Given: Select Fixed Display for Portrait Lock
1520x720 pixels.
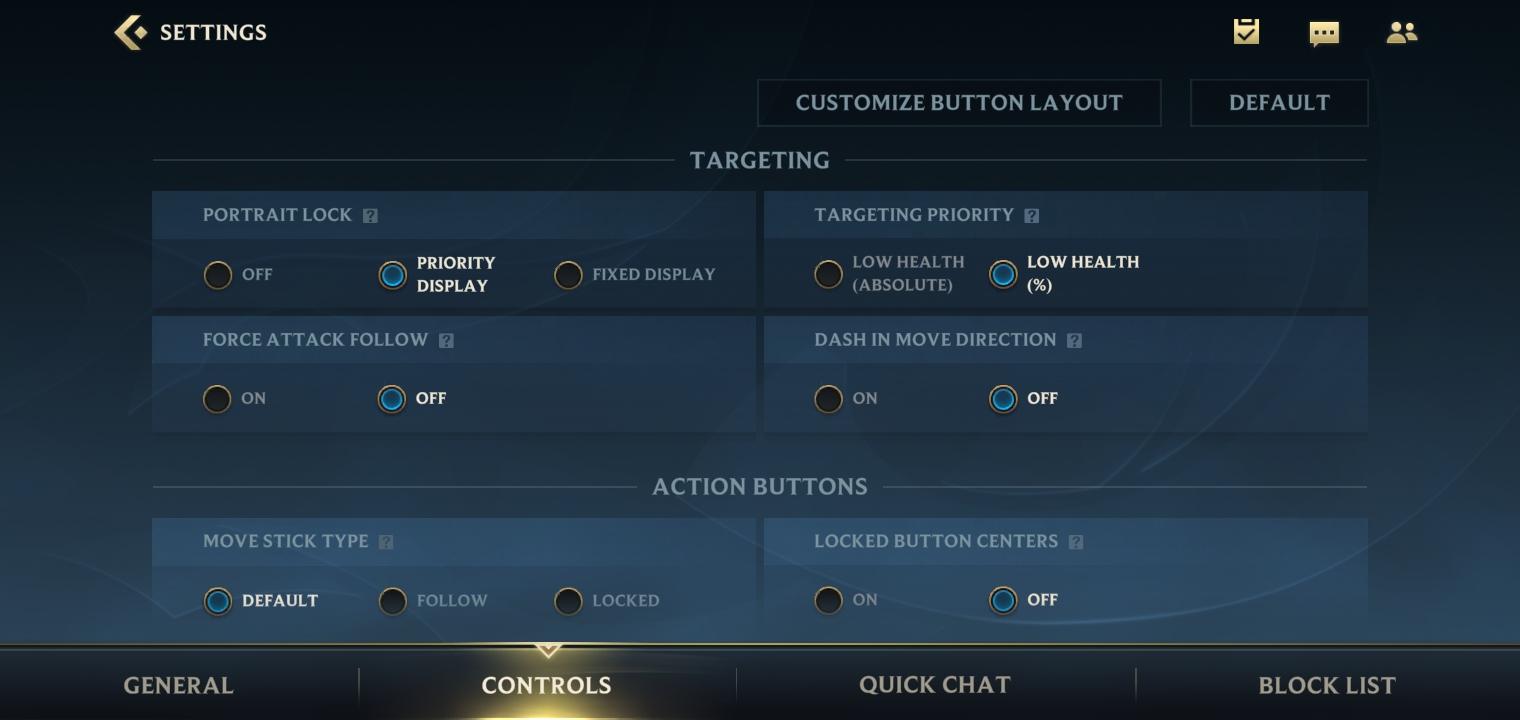Looking at the screenshot, I should coord(568,275).
